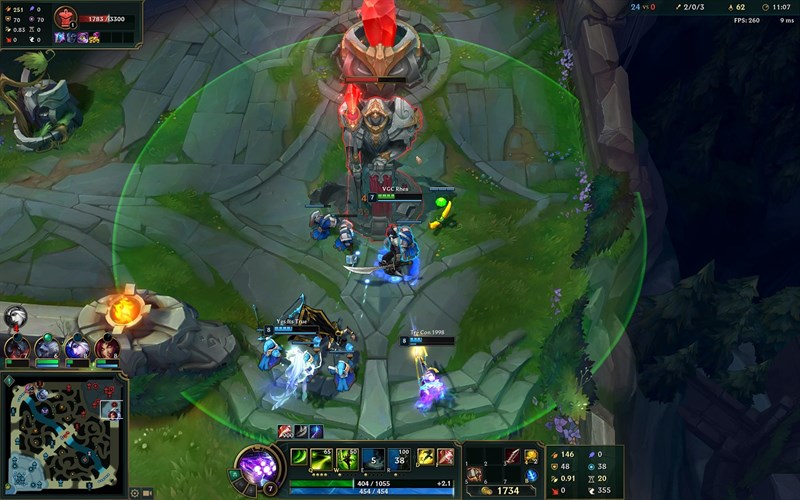Click the minimap ping diamond button
The height and width of the screenshot is (500, 800).
coord(9,381)
